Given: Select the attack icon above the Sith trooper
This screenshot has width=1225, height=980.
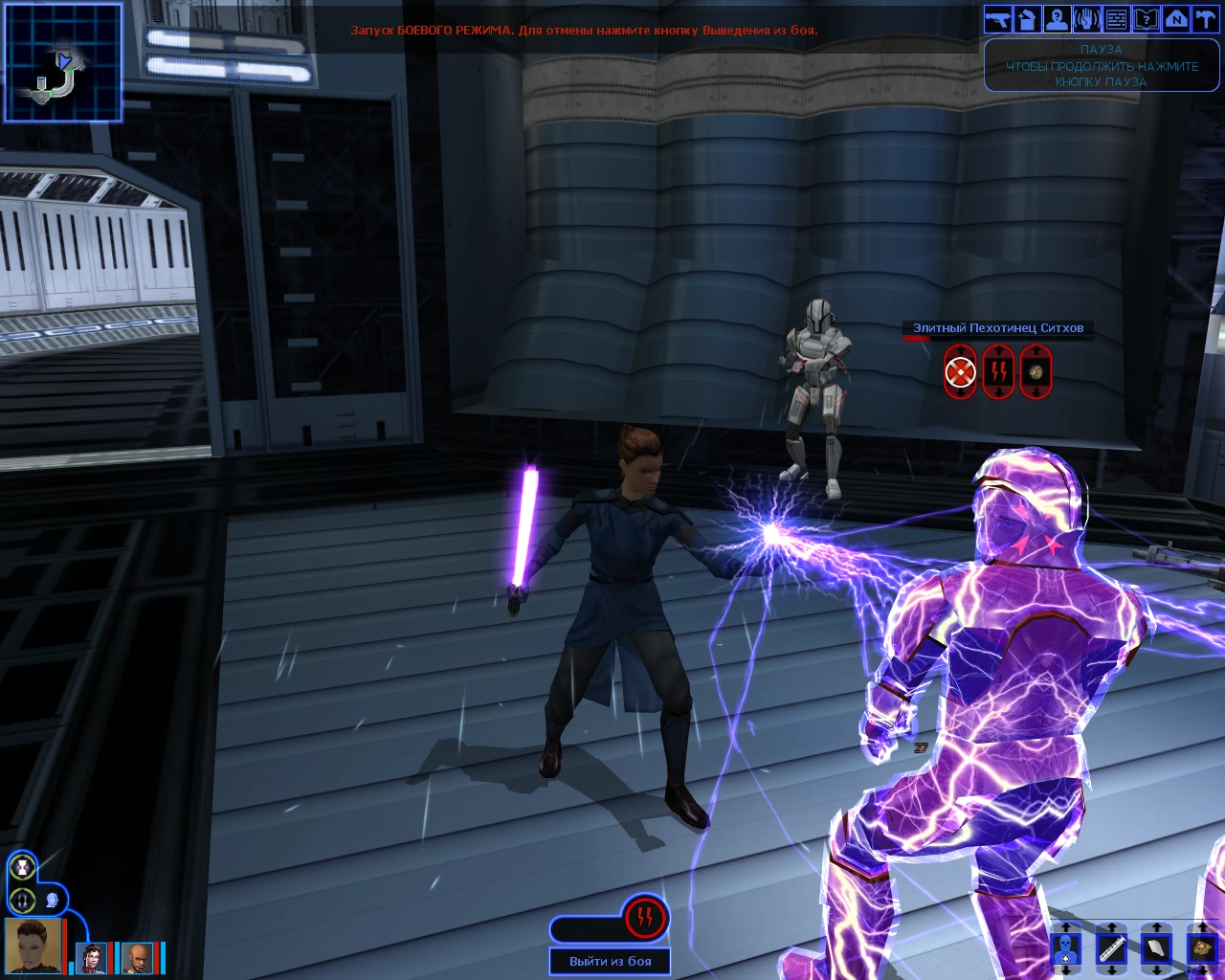Looking at the screenshot, I should pos(958,371).
